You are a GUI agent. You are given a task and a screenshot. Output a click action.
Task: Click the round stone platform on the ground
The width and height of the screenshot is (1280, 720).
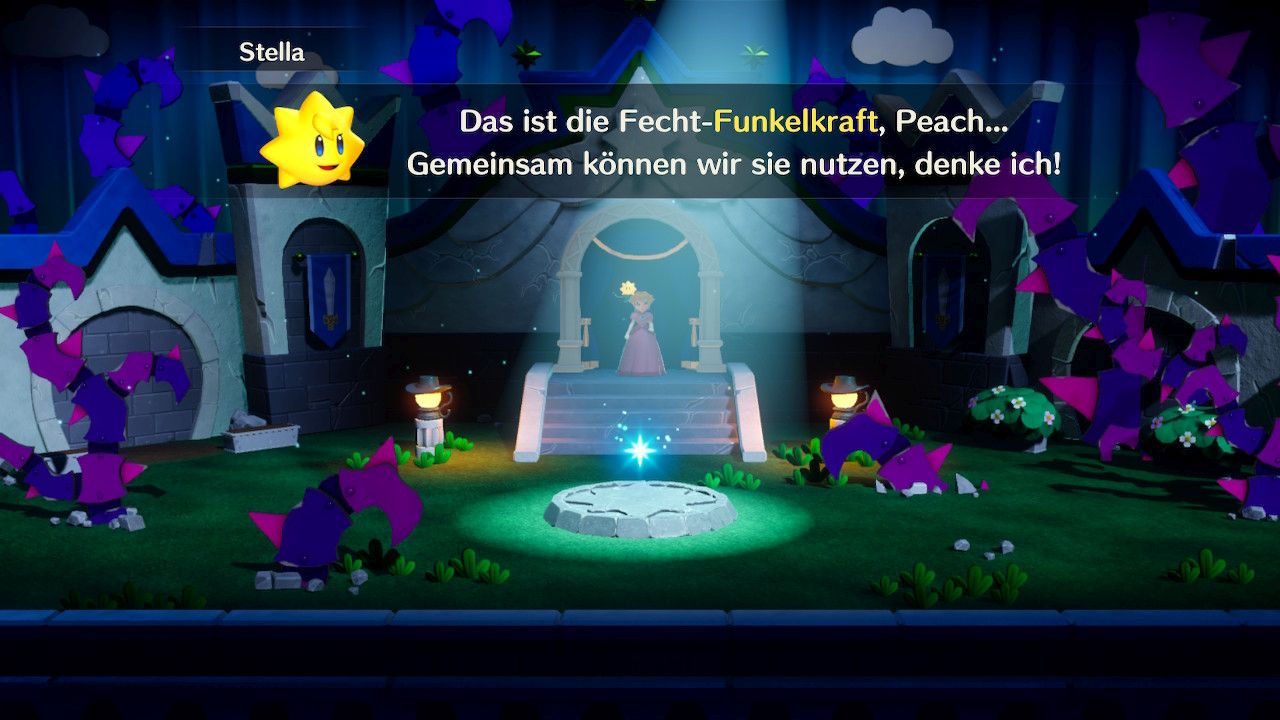[645, 510]
